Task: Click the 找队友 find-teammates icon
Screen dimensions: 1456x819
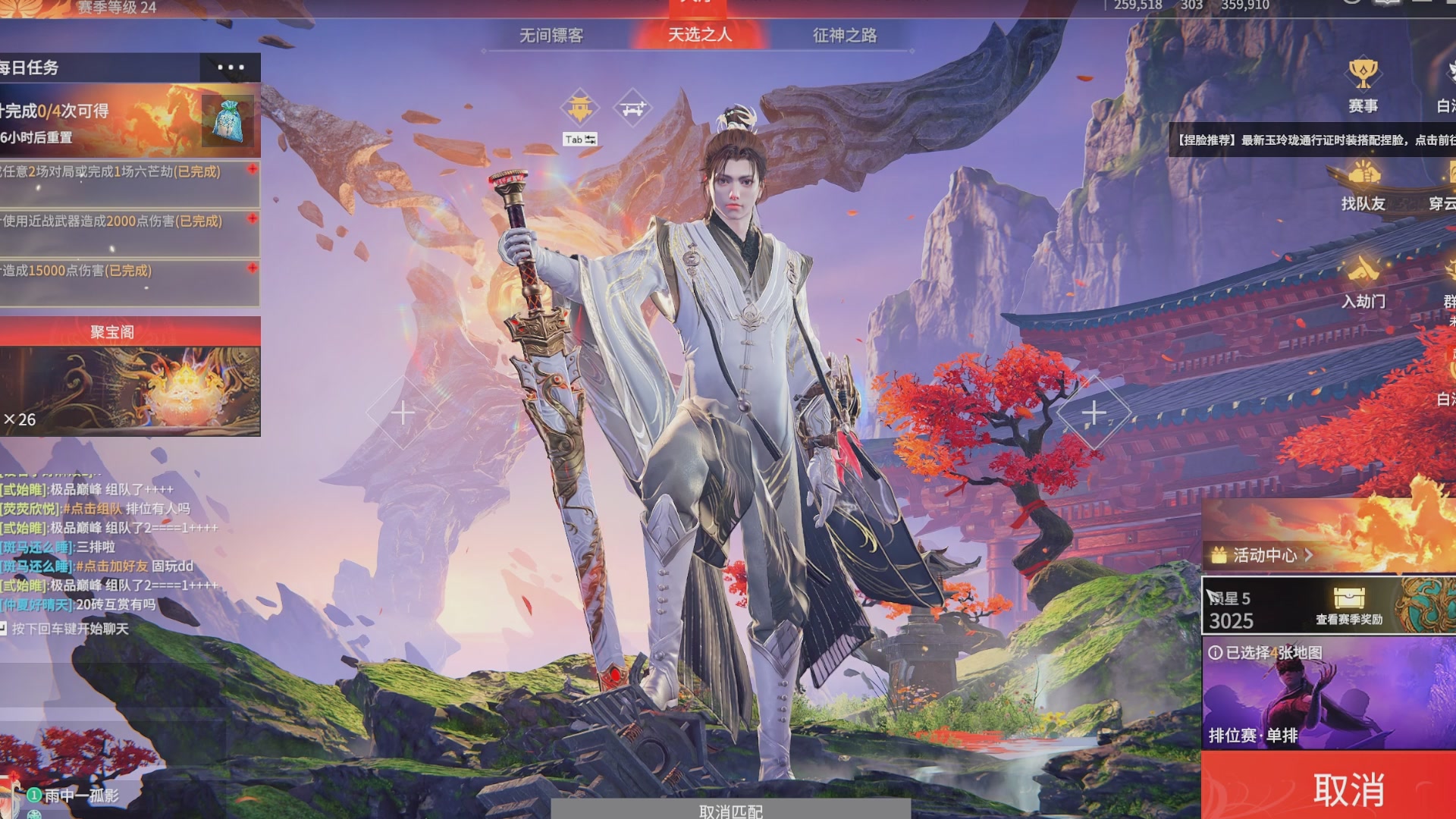Action: pyautogui.click(x=1365, y=174)
